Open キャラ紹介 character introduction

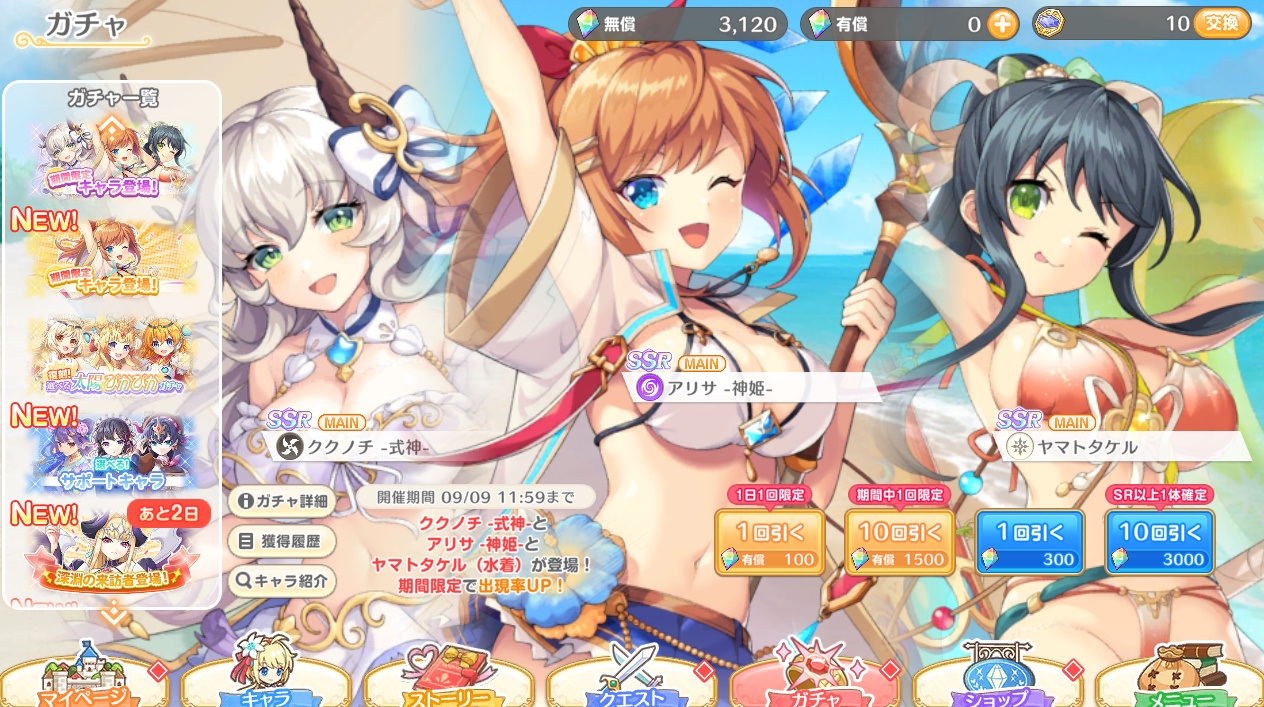281,580
